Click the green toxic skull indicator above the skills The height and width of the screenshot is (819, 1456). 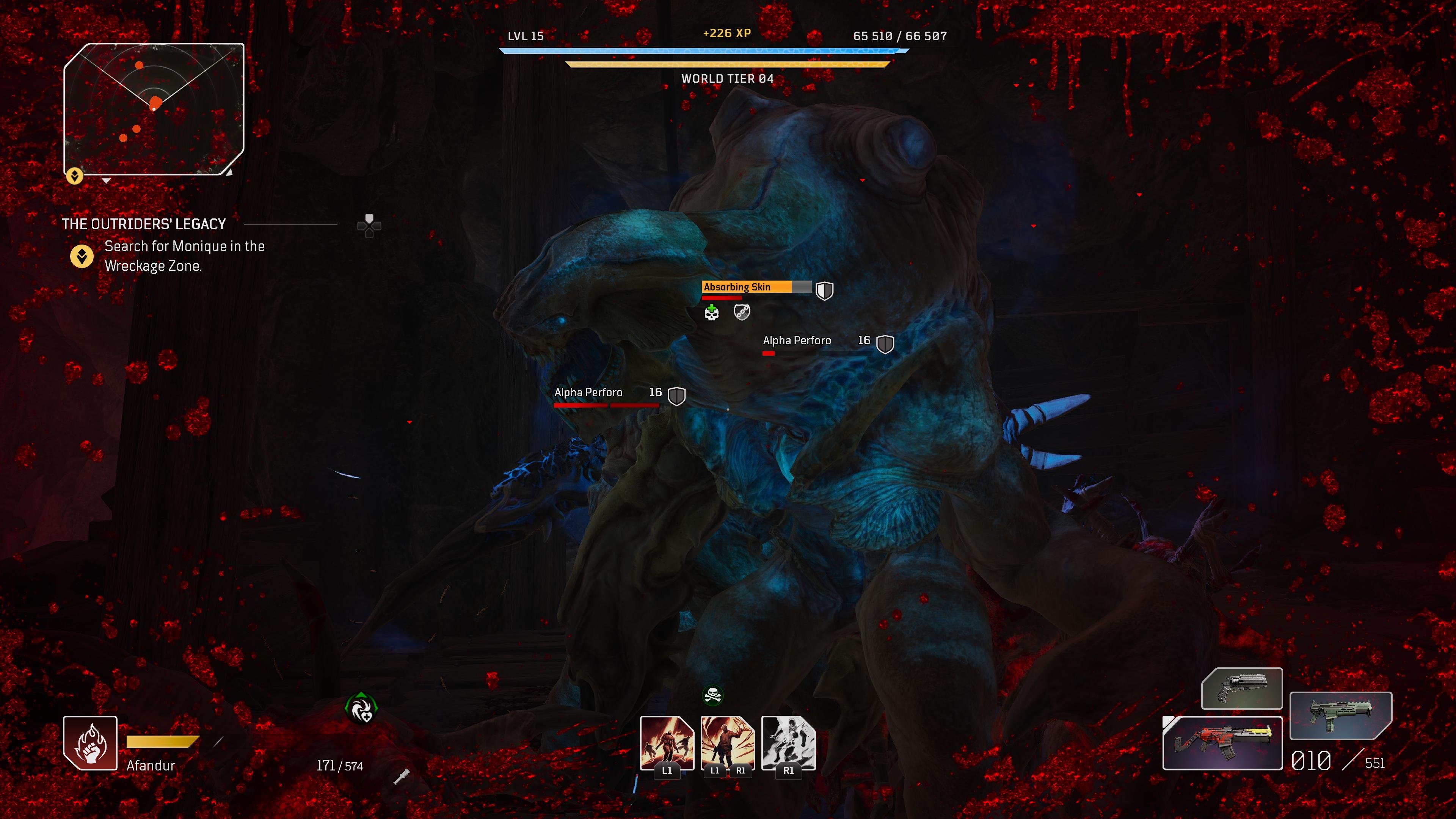pos(712,696)
